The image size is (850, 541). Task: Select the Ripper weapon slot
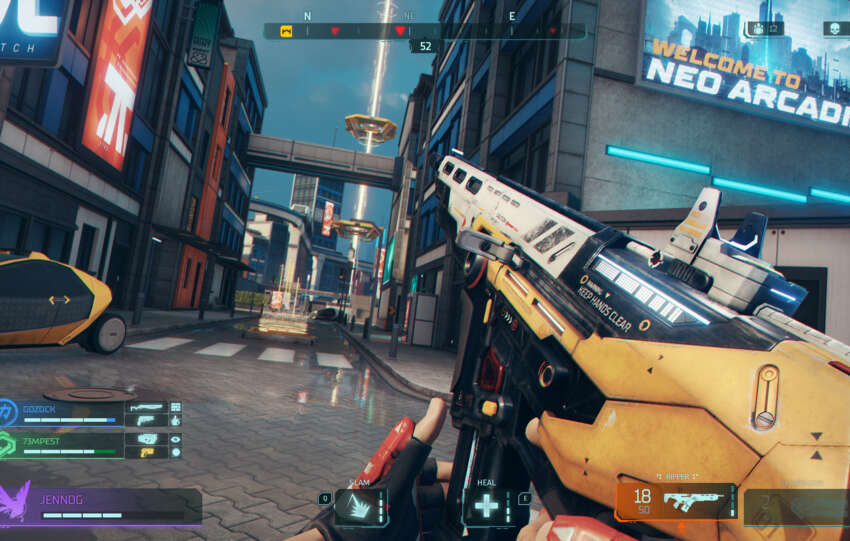[x=675, y=501]
